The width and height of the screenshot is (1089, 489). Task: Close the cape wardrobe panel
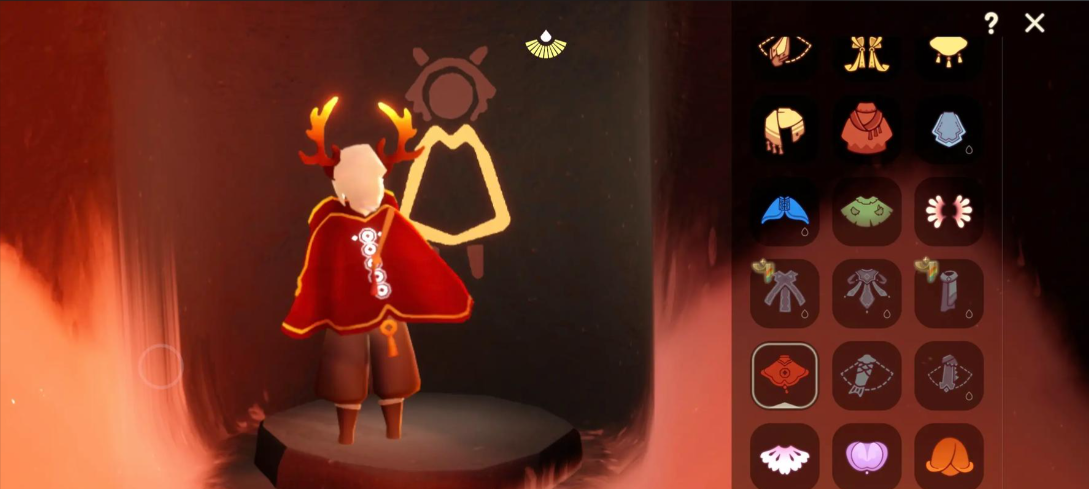pos(1035,23)
